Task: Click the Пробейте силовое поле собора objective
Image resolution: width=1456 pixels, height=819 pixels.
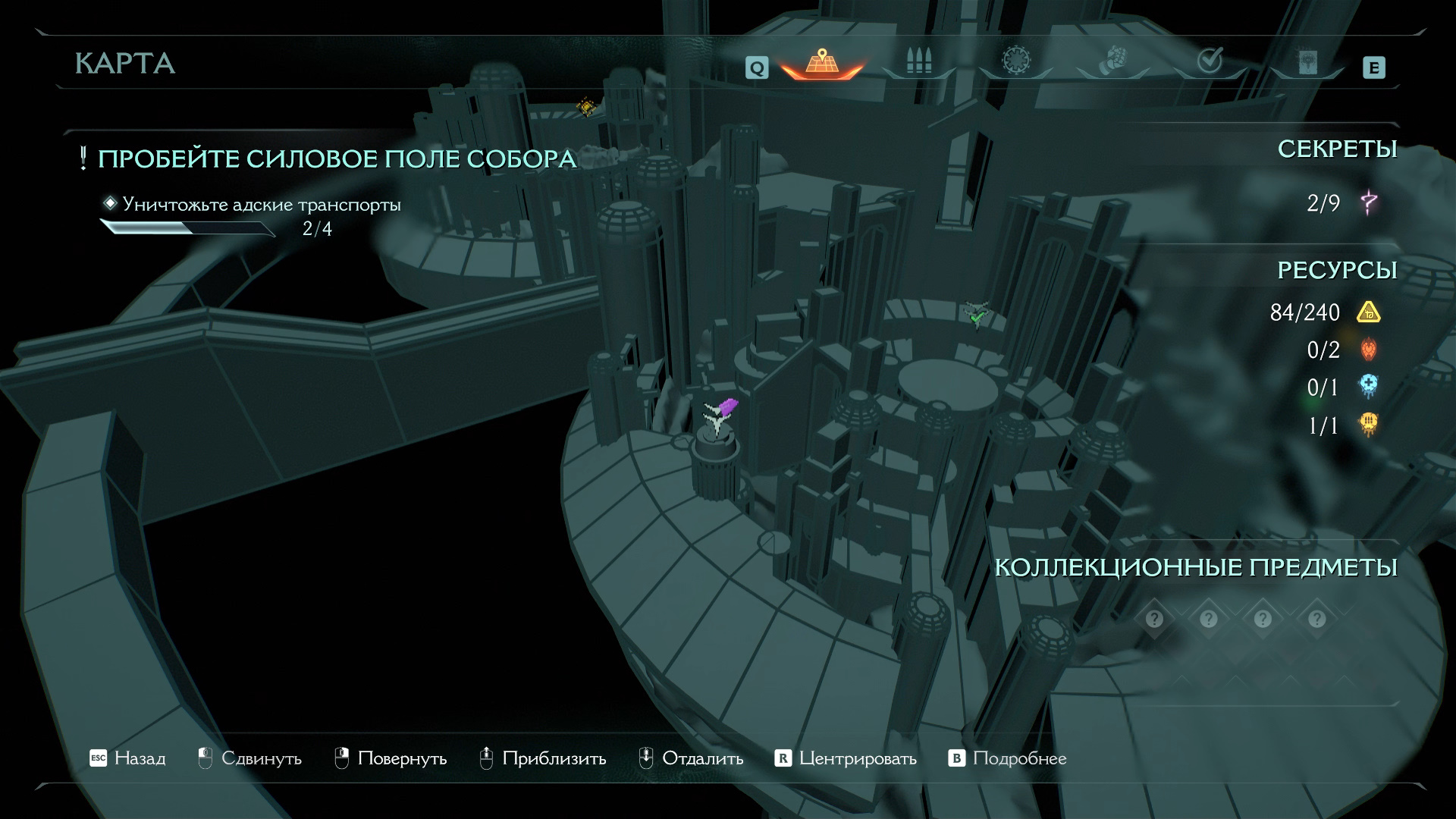Action: tap(337, 159)
